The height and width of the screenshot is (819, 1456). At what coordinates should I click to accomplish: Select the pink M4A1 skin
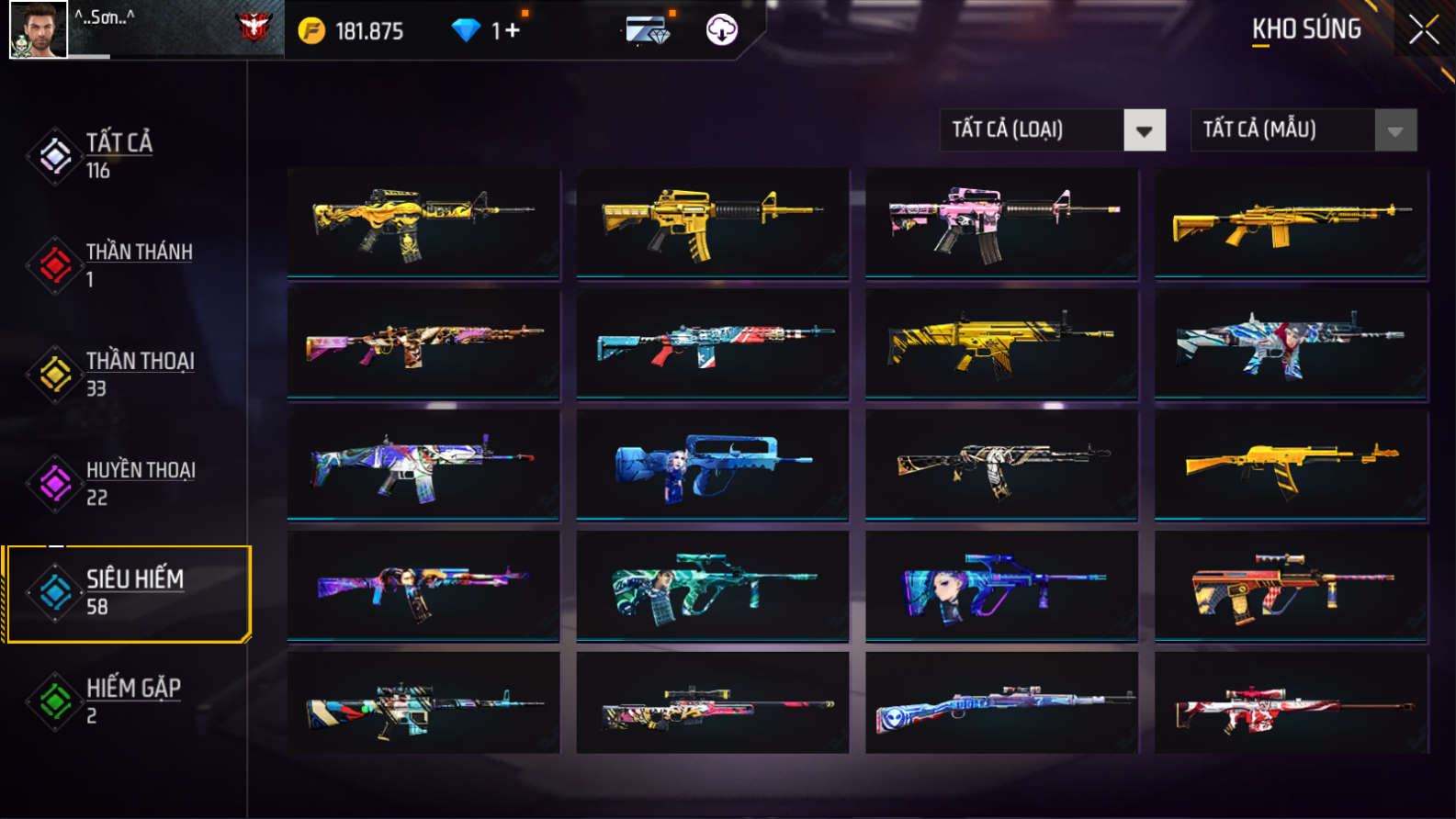(x=1001, y=223)
